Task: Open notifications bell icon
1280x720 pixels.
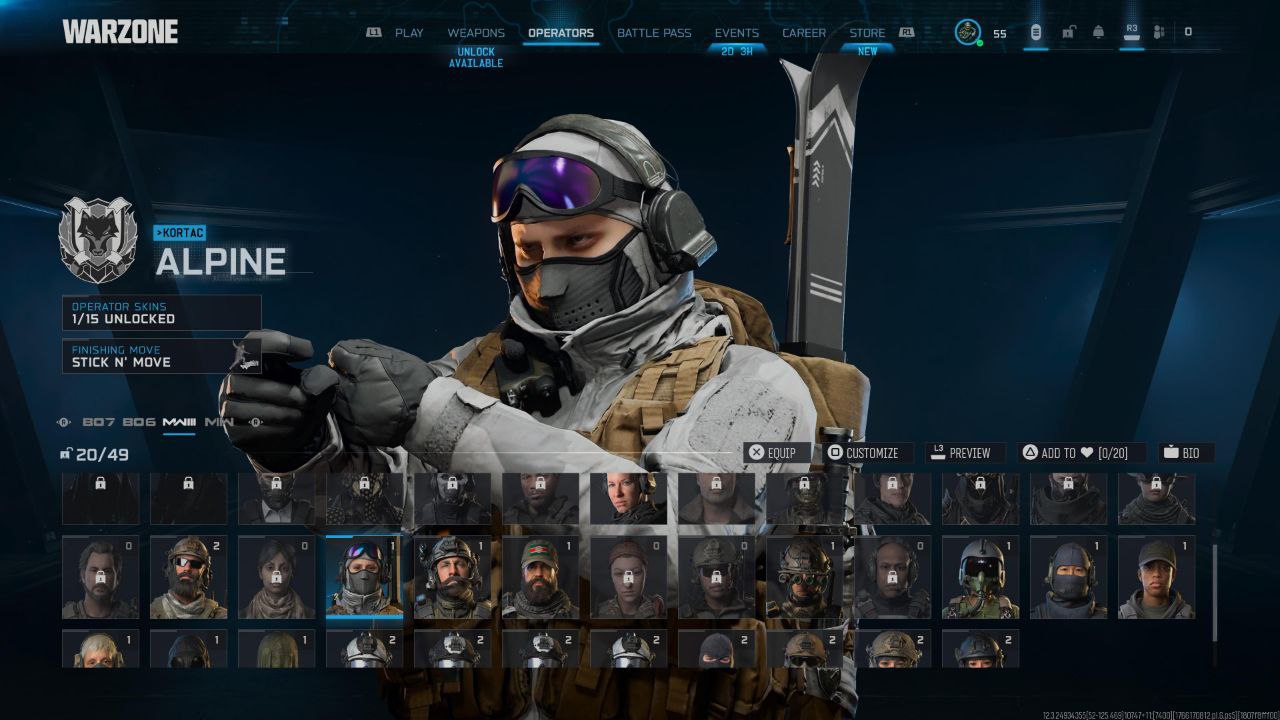Action: [x=1098, y=32]
